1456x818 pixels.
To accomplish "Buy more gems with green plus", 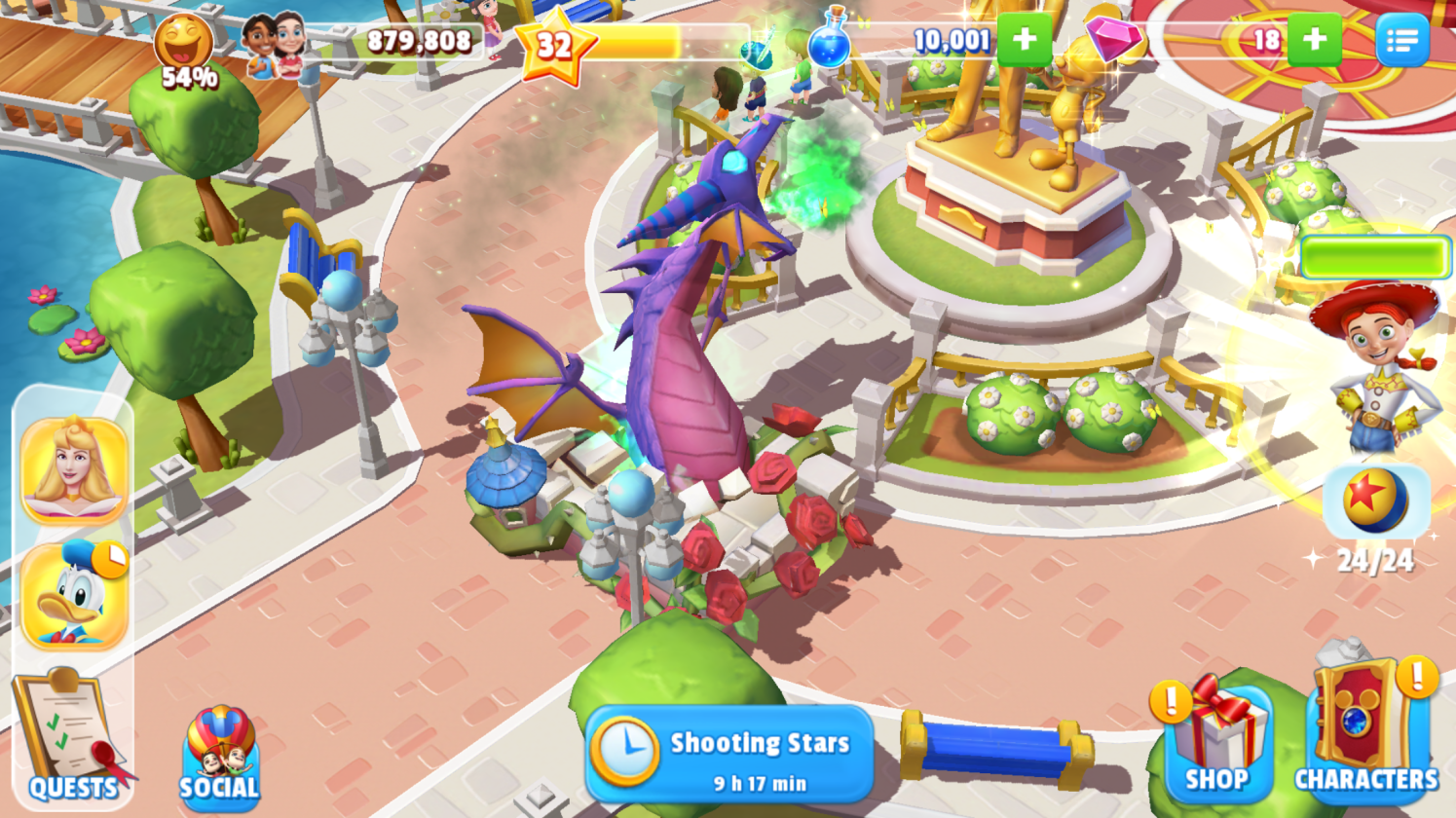I will point(1314,40).
